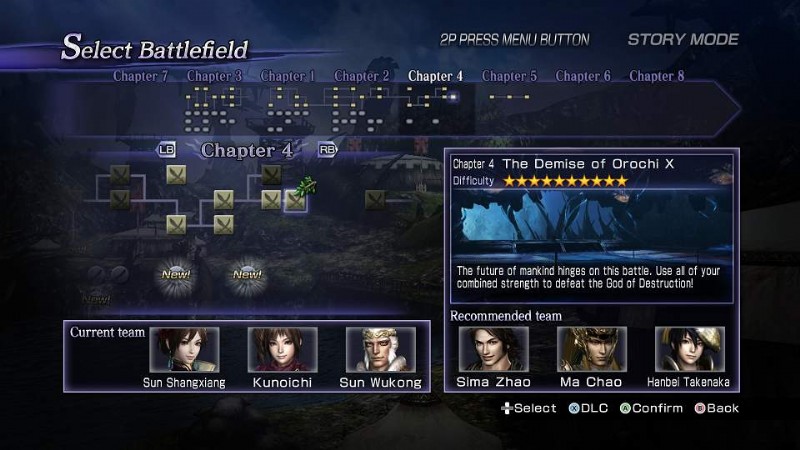This screenshot has height=450, width=800.
Task: Select the highlighted battlefield node with green marker
Action: pyautogui.click(x=295, y=199)
